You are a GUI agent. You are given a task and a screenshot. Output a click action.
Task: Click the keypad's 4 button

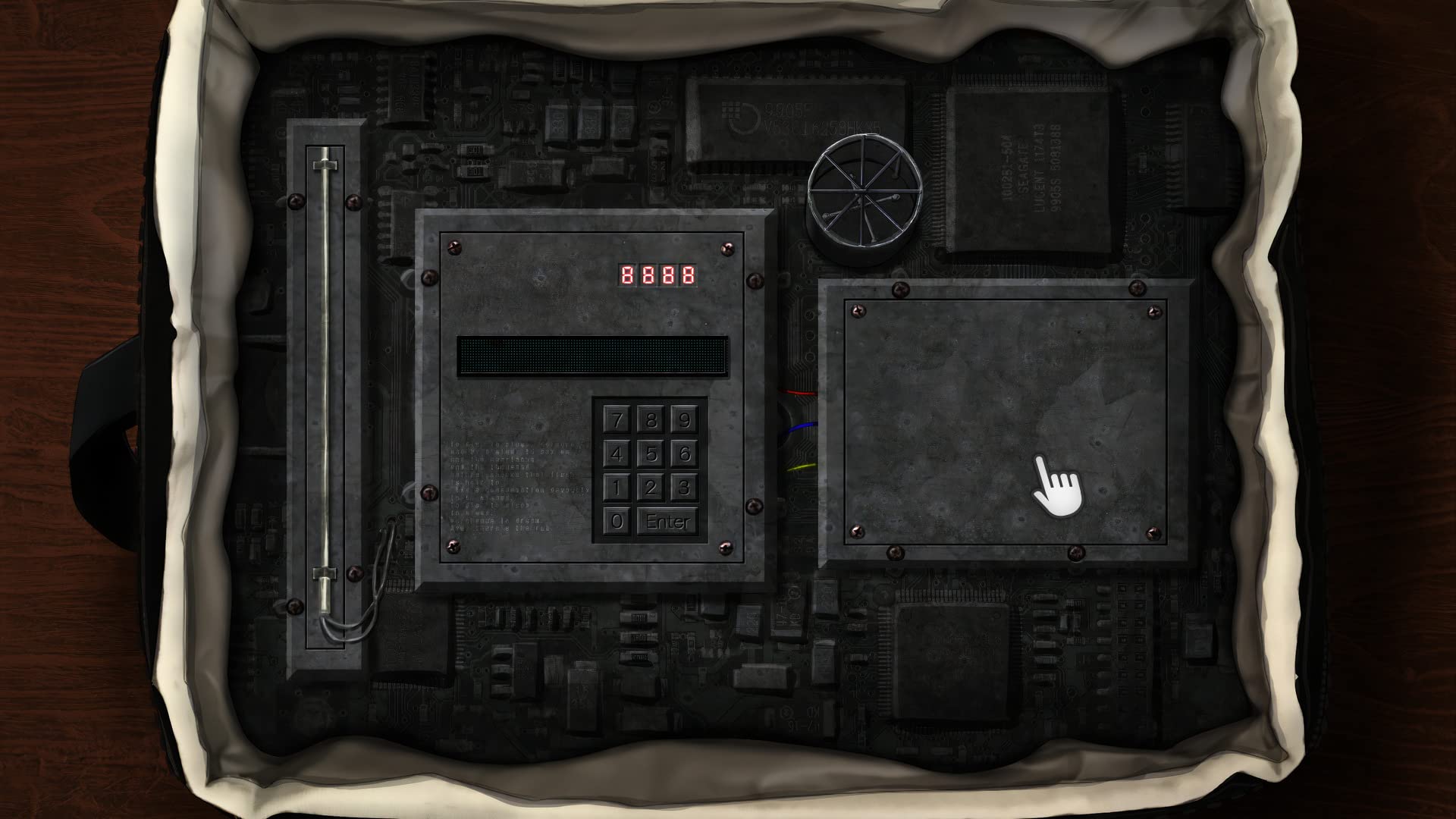pos(617,454)
